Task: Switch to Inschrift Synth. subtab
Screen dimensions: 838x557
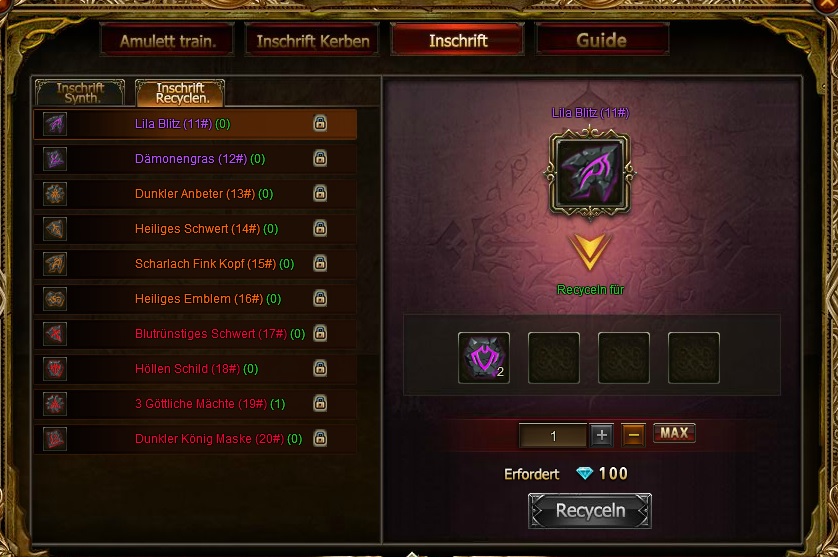Action: click(x=80, y=93)
